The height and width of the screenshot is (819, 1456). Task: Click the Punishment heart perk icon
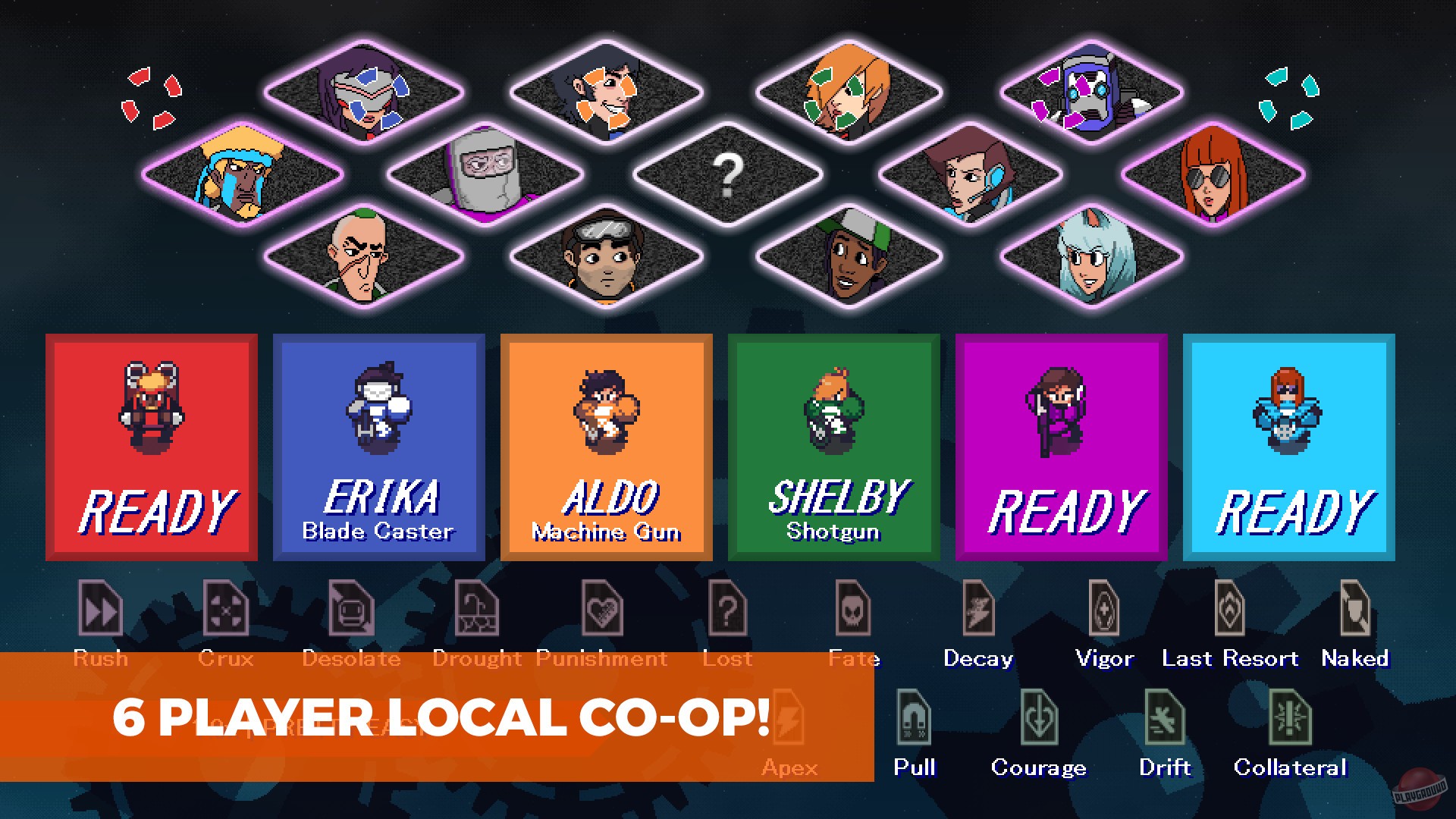pos(603,610)
